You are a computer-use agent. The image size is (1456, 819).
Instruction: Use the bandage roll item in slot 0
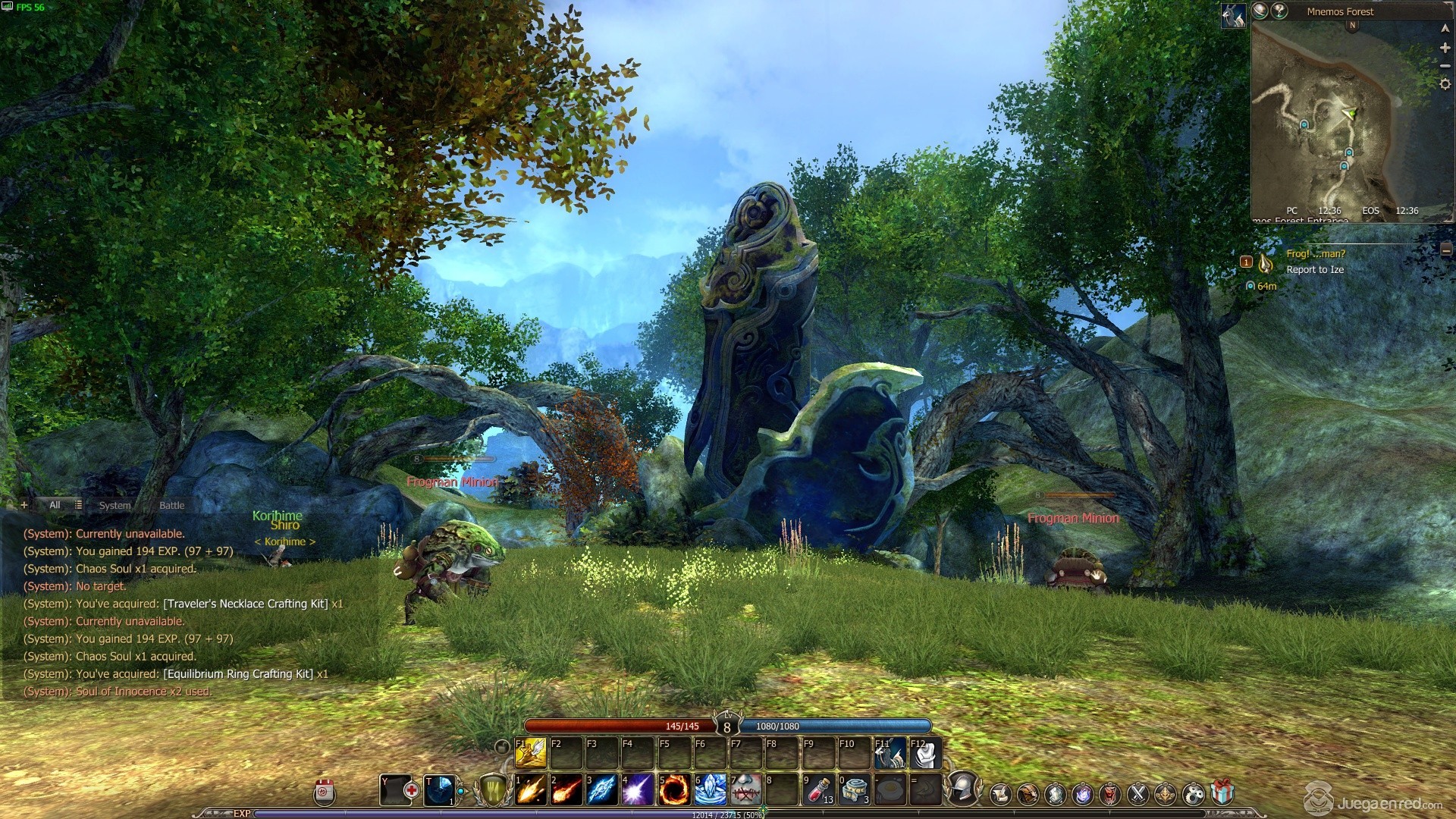[855, 790]
